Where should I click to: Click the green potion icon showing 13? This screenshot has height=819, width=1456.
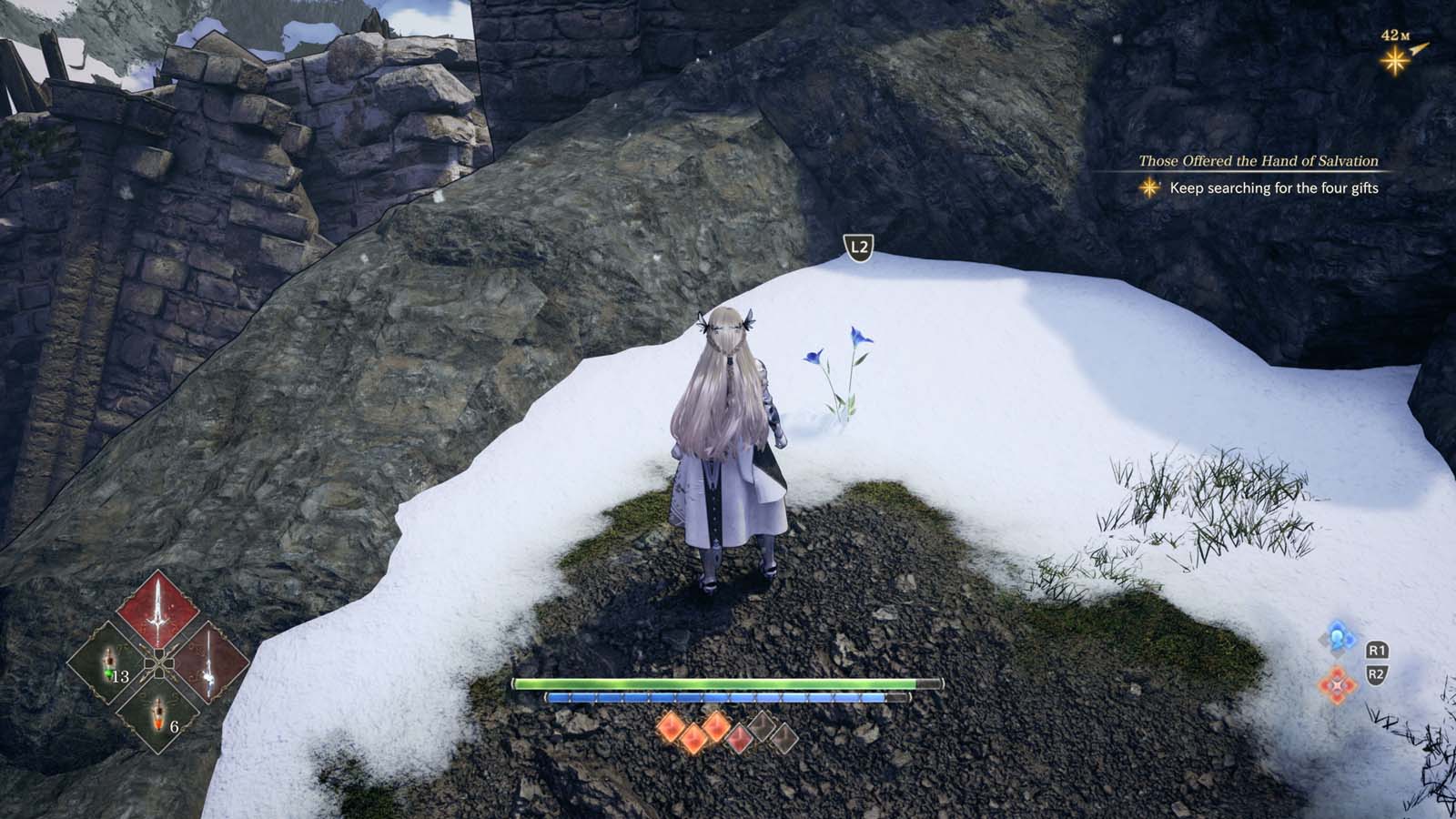click(108, 662)
